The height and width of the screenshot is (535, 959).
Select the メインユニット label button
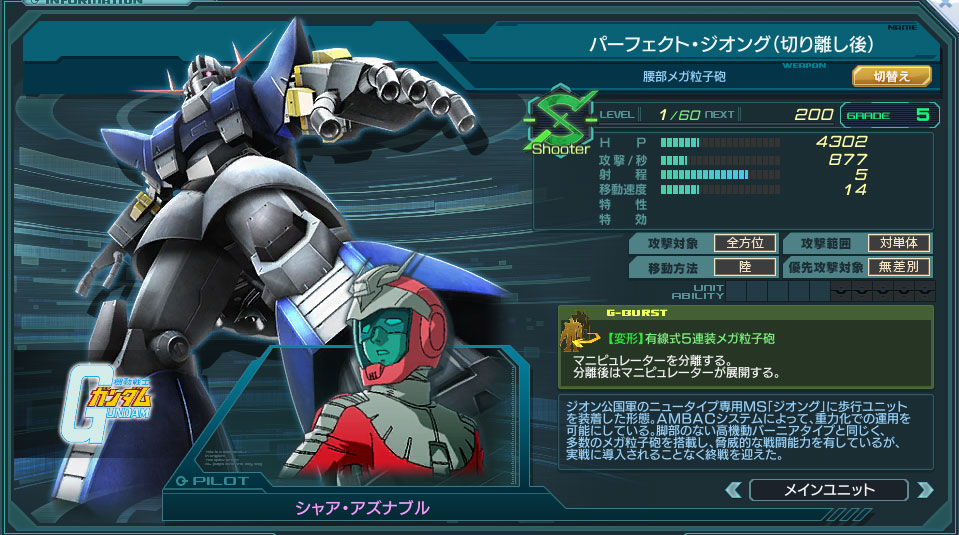click(828, 490)
